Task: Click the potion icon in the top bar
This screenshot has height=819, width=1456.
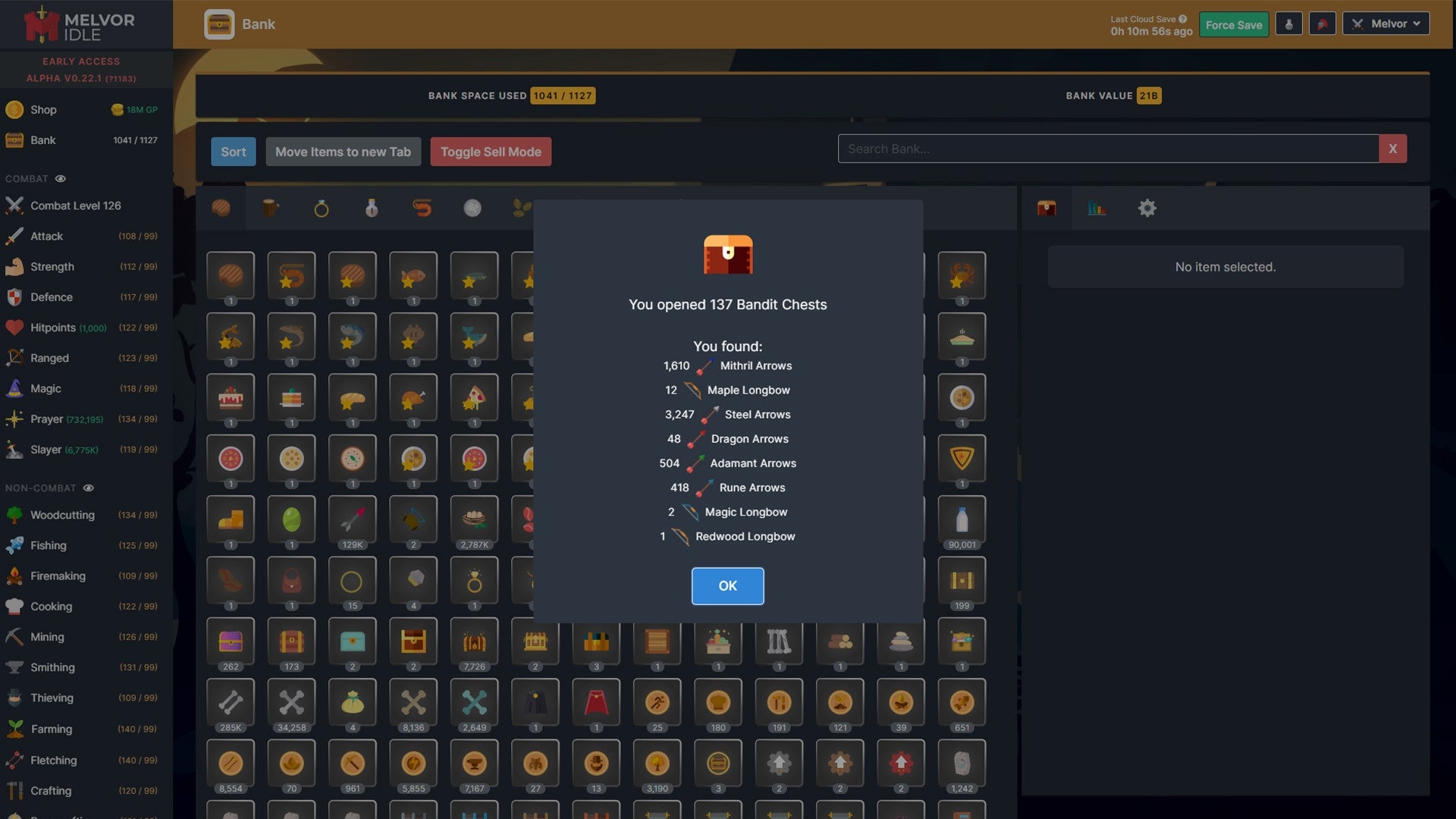Action: (x=1288, y=24)
